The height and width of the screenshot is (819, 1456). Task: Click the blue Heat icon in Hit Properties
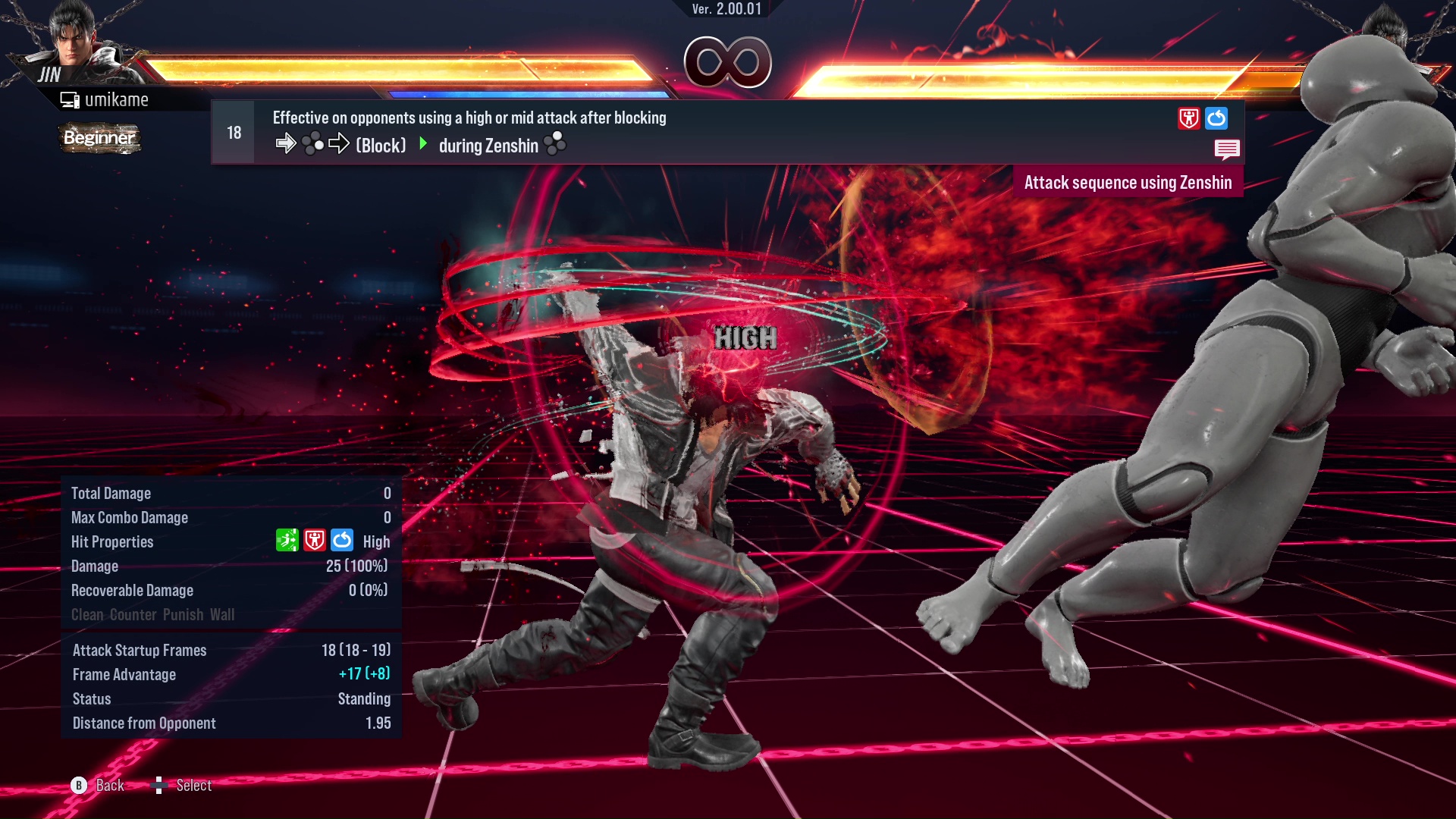342,541
